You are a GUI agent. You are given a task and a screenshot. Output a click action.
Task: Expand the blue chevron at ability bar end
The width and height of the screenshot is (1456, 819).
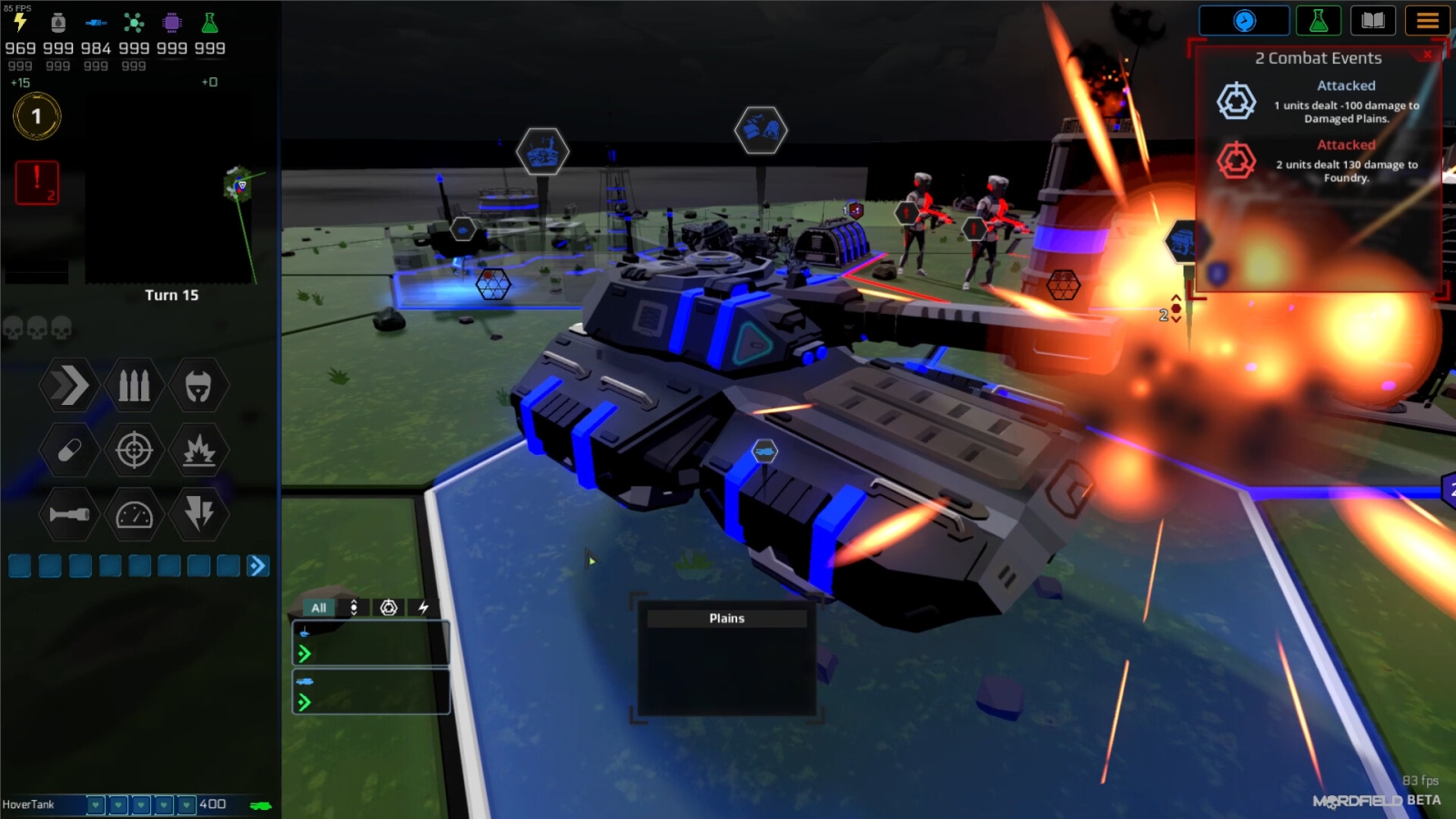coord(259,566)
